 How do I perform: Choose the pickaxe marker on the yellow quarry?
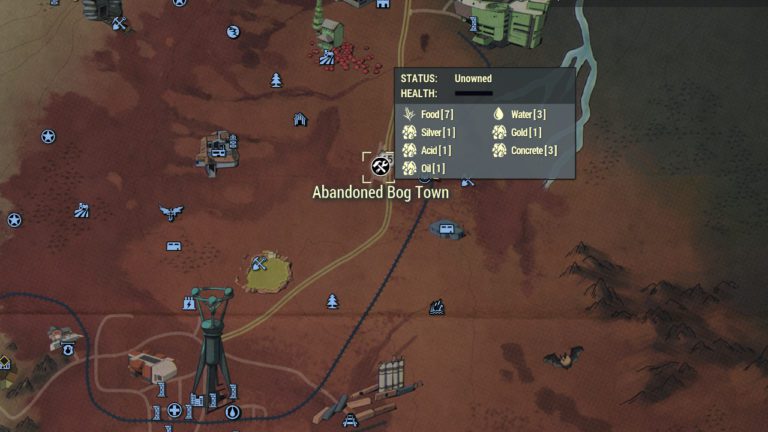[x=261, y=263]
